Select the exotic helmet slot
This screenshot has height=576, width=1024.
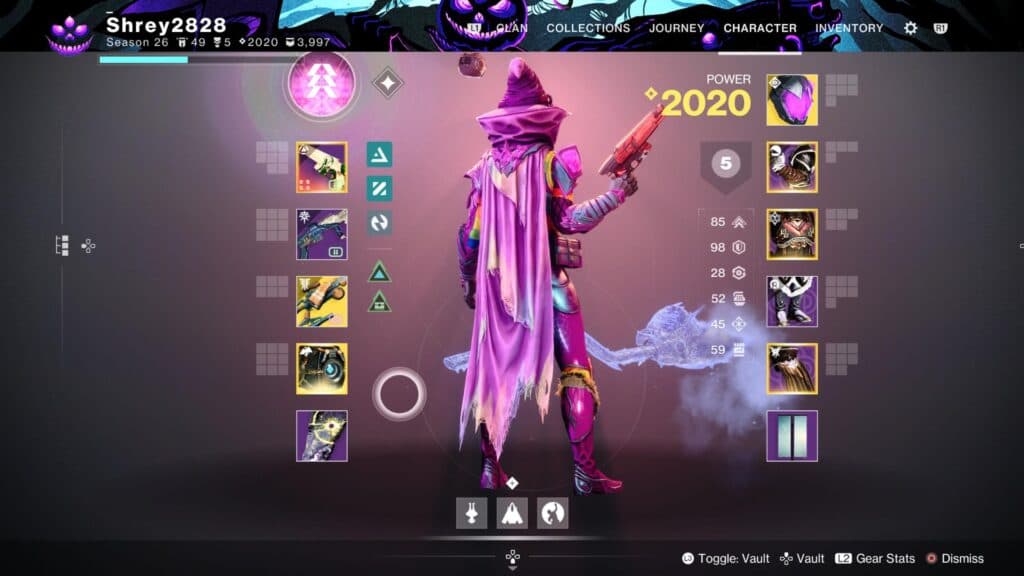coord(792,100)
